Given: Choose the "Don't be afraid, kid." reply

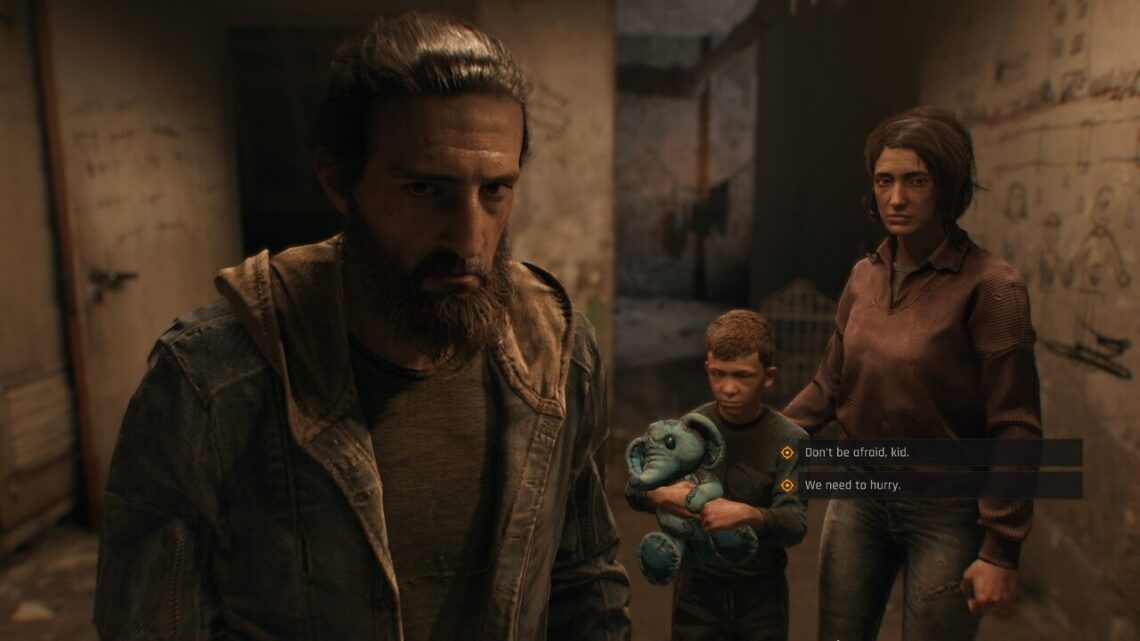Looking at the screenshot, I should (858, 453).
